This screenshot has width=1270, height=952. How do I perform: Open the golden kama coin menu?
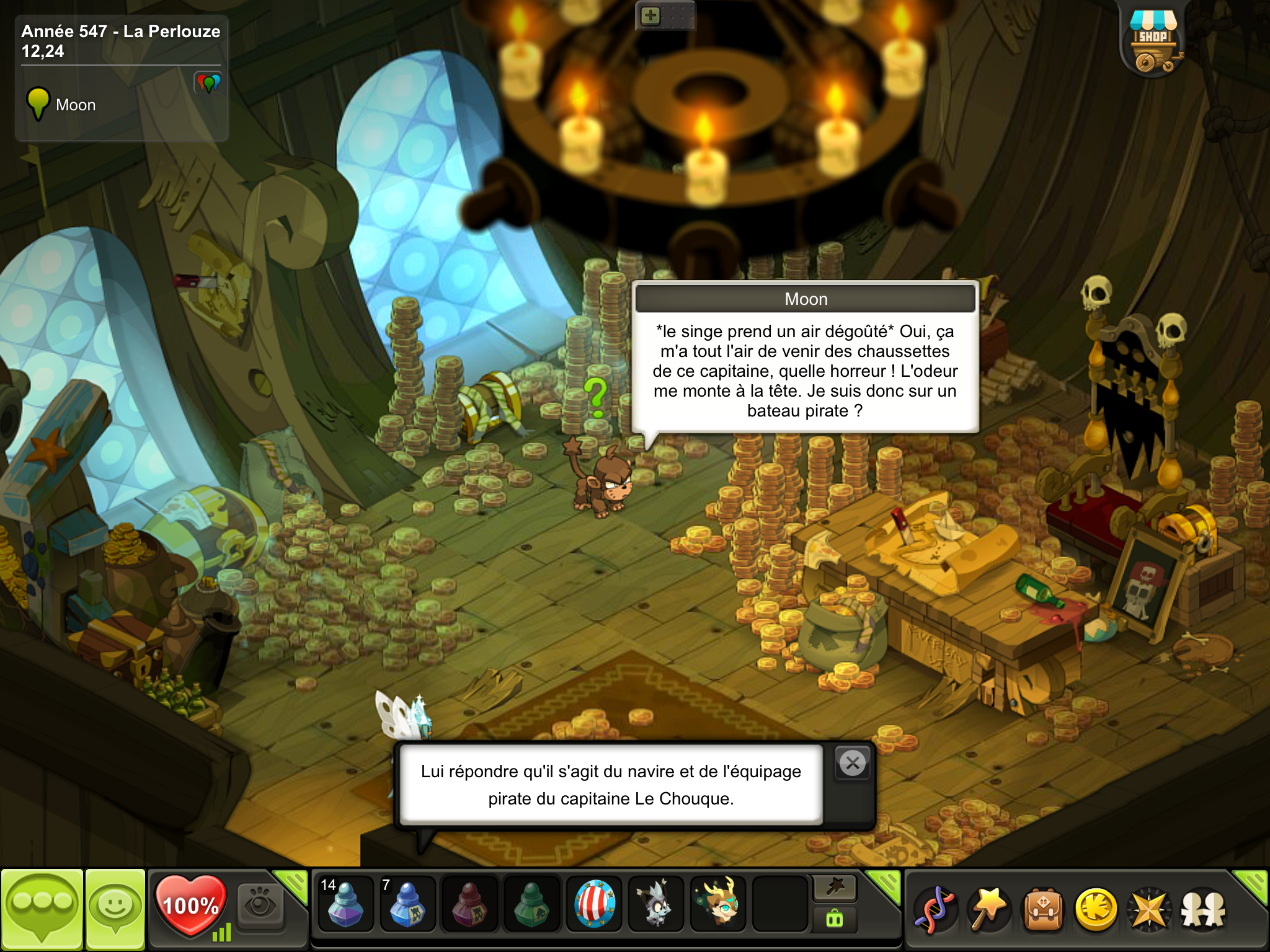[1096, 910]
